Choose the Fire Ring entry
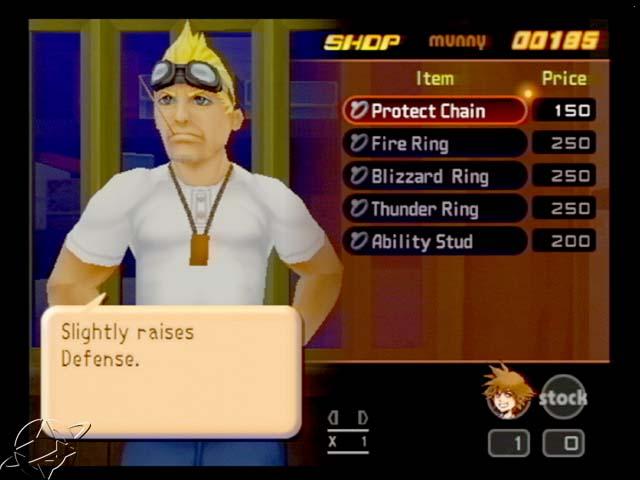Image resolution: width=640 pixels, height=480 pixels. (x=434, y=144)
